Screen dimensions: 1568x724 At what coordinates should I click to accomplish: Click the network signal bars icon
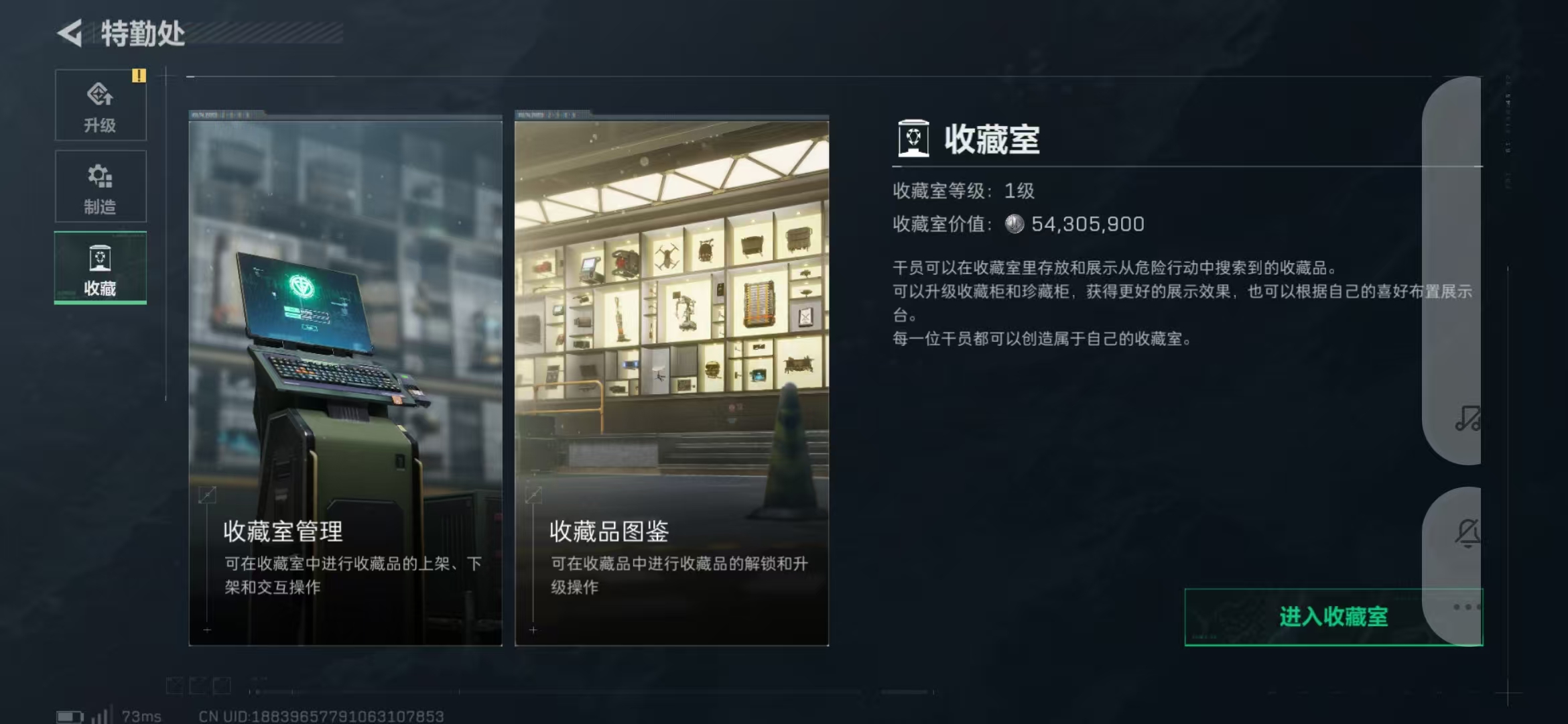103,717
